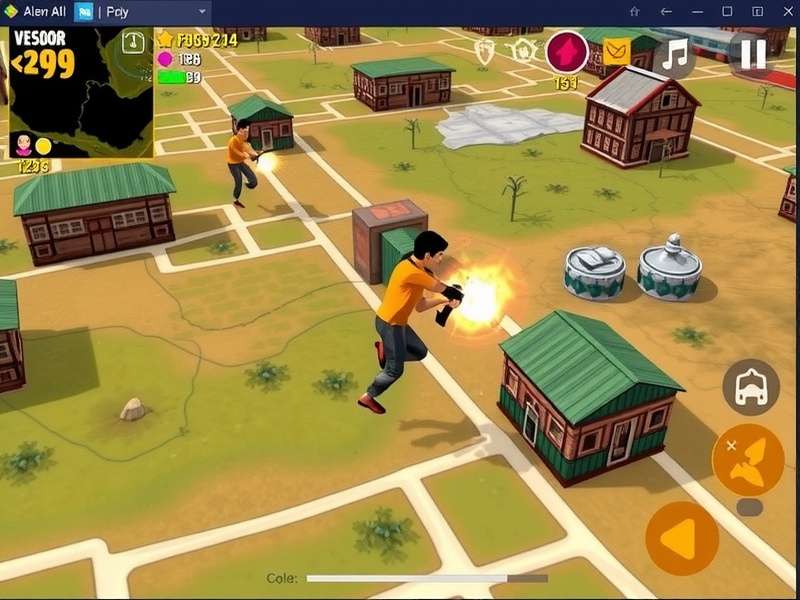Viewport: 800px width, 600px height.
Task: Toggle the music note button
Action: (677, 54)
